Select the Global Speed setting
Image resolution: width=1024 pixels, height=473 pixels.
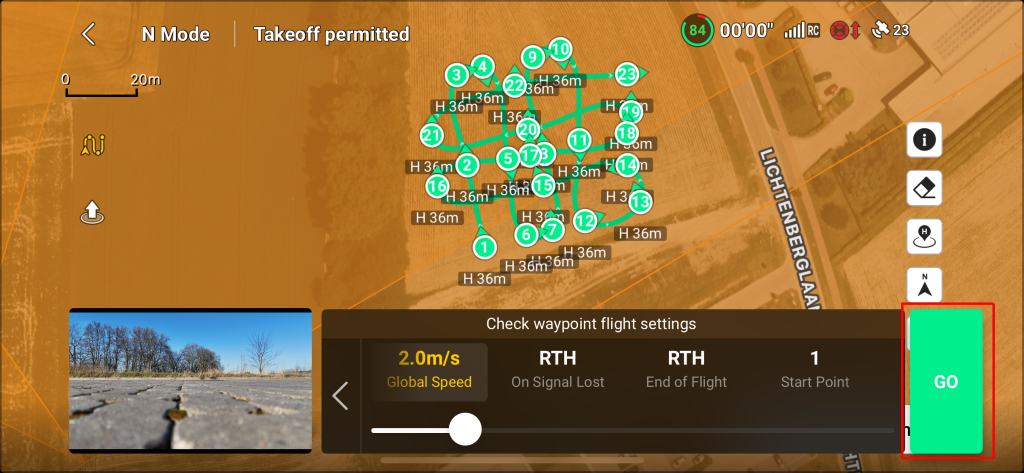coord(430,368)
